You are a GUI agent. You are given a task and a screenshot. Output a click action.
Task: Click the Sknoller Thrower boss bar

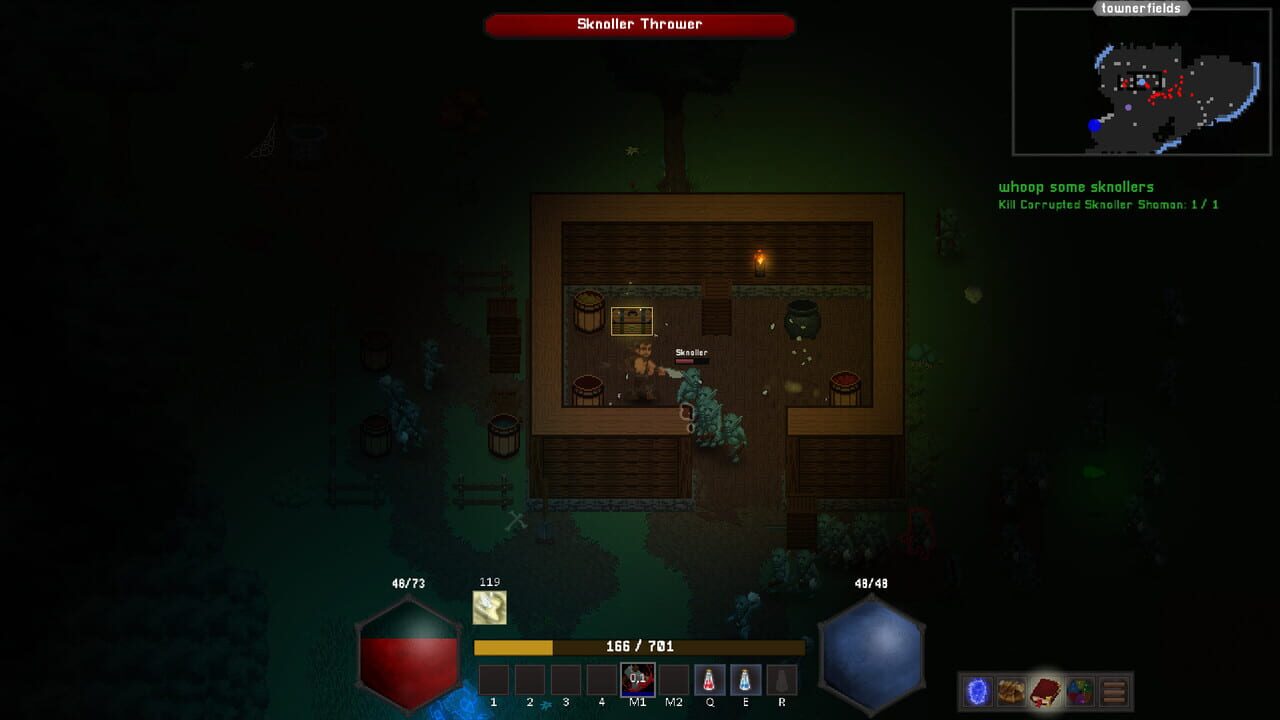pos(639,24)
